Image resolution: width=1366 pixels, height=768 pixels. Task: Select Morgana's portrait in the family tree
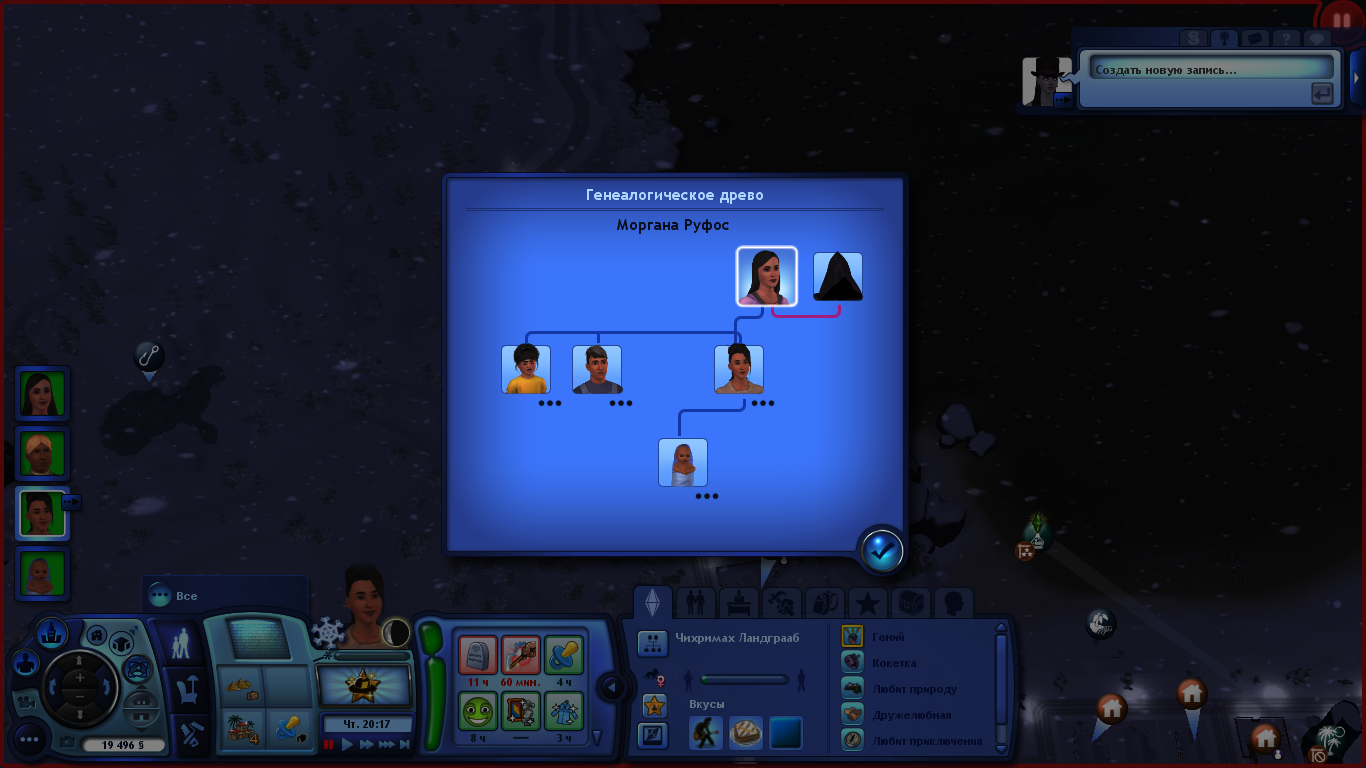click(x=767, y=276)
